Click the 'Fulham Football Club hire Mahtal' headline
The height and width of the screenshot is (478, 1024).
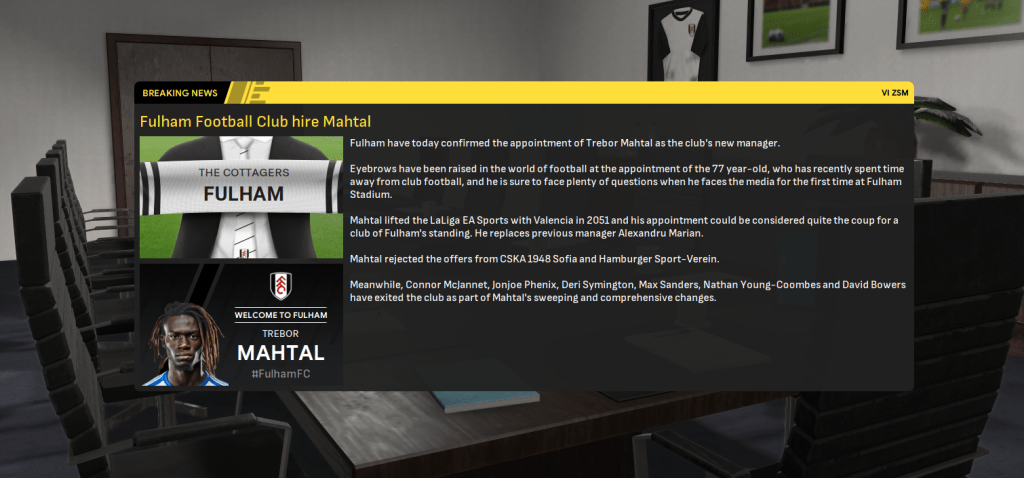pos(255,121)
